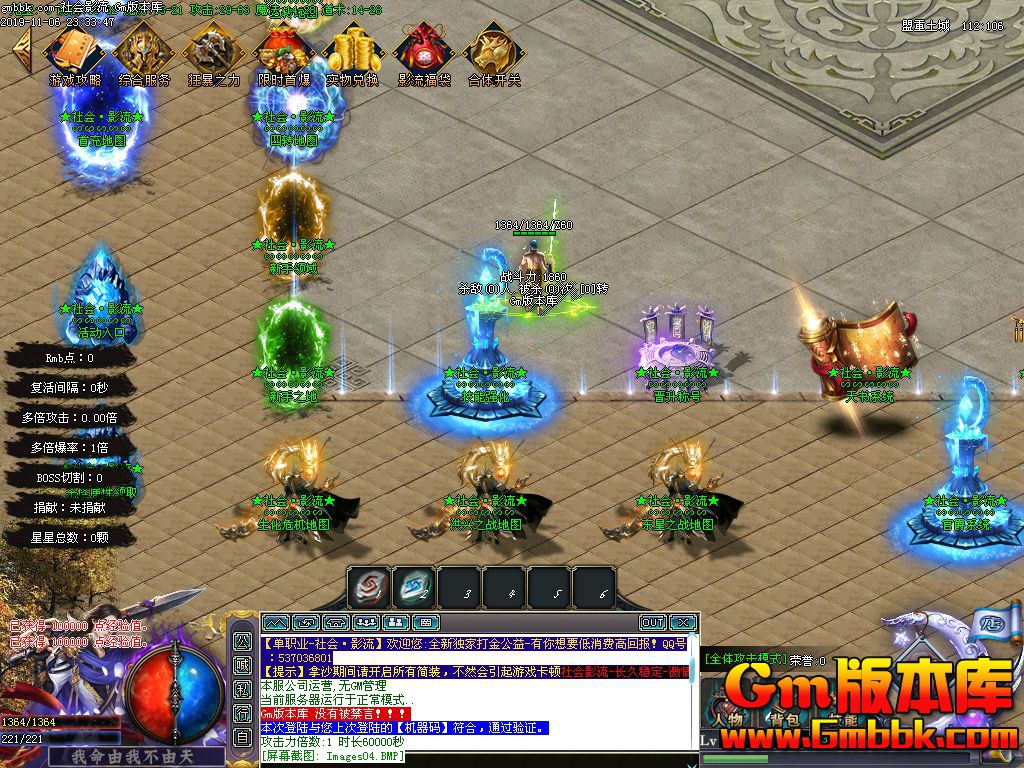The height and width of the screenshot is (768, 1024).
Task: Open the 背包 backpack inventory
Action: pyautogui.click(x=783, y=718)
